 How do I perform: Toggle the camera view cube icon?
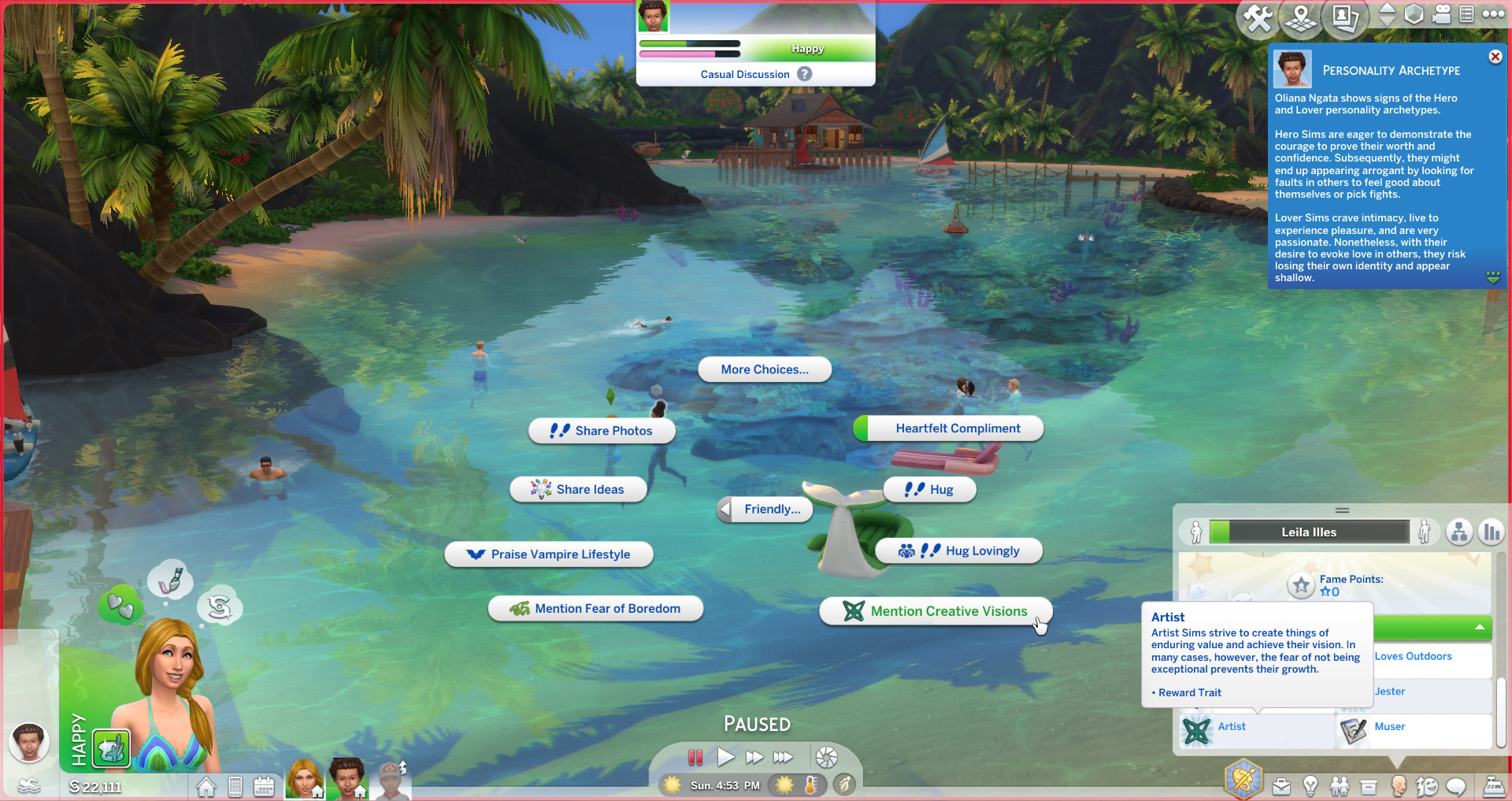(x=1415, y=13)
